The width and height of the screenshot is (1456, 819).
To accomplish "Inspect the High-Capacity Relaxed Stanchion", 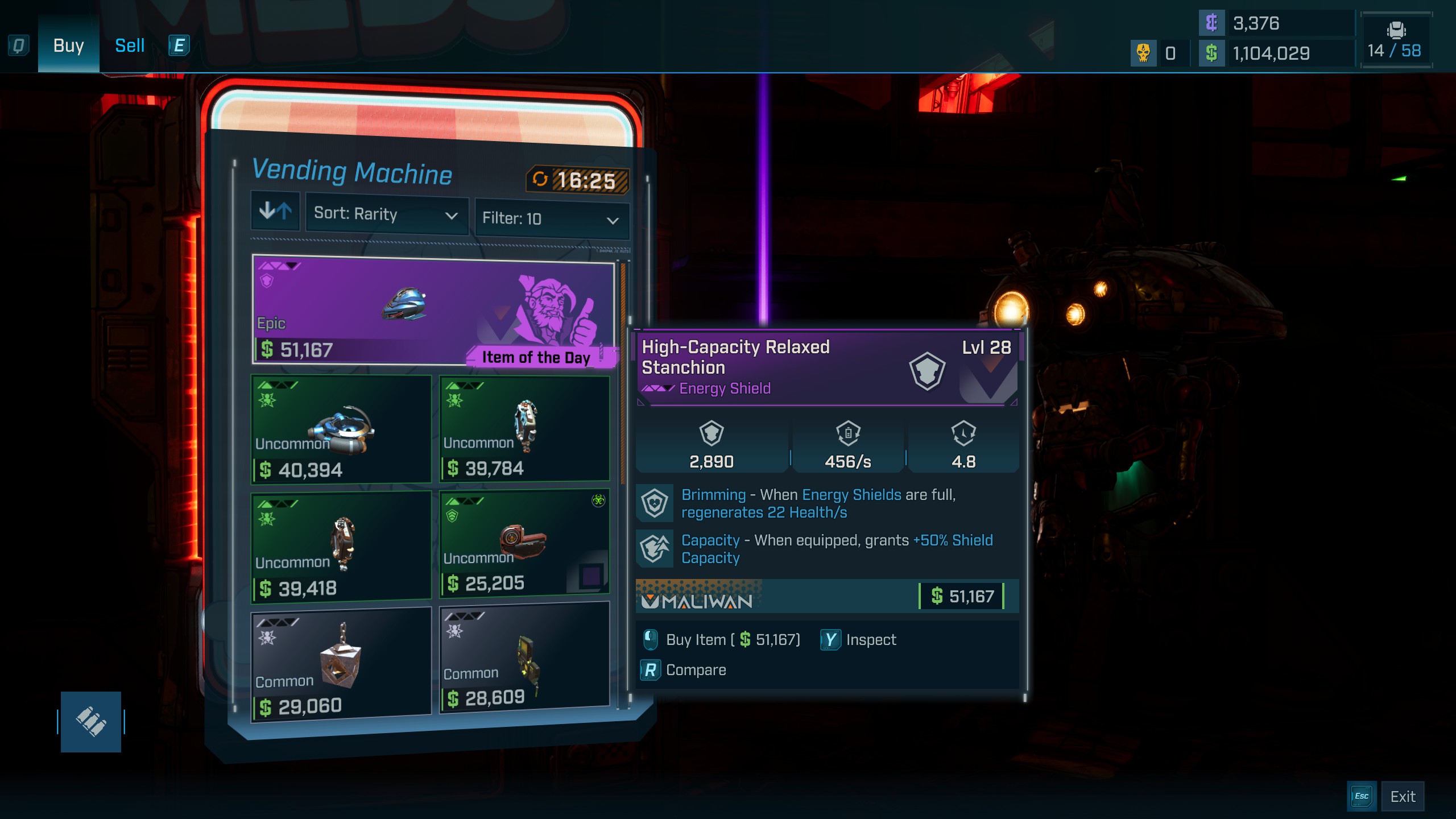I will 859,640.
